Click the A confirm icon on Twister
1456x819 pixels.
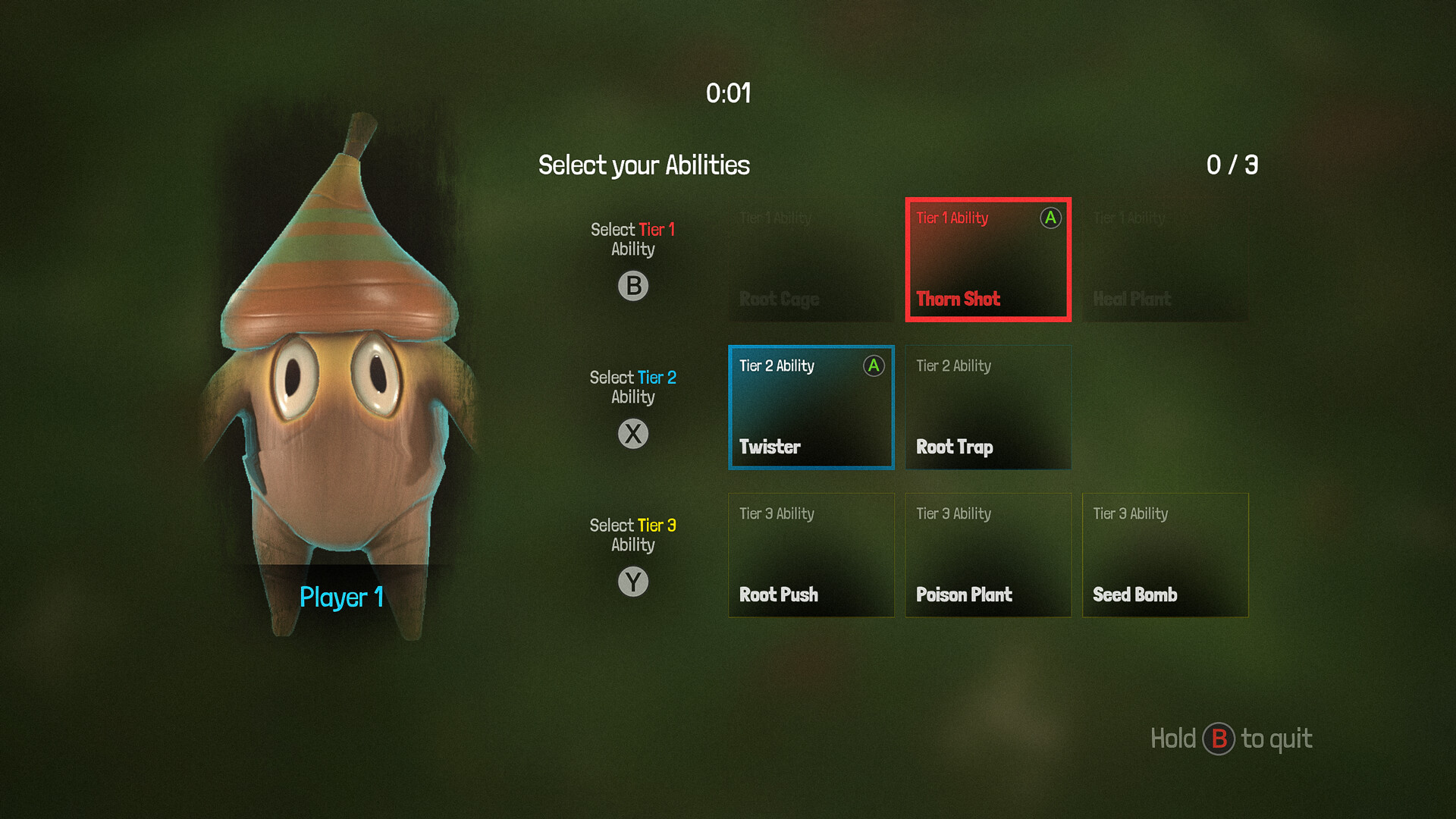pyautogui.click(x=873, y=366)
